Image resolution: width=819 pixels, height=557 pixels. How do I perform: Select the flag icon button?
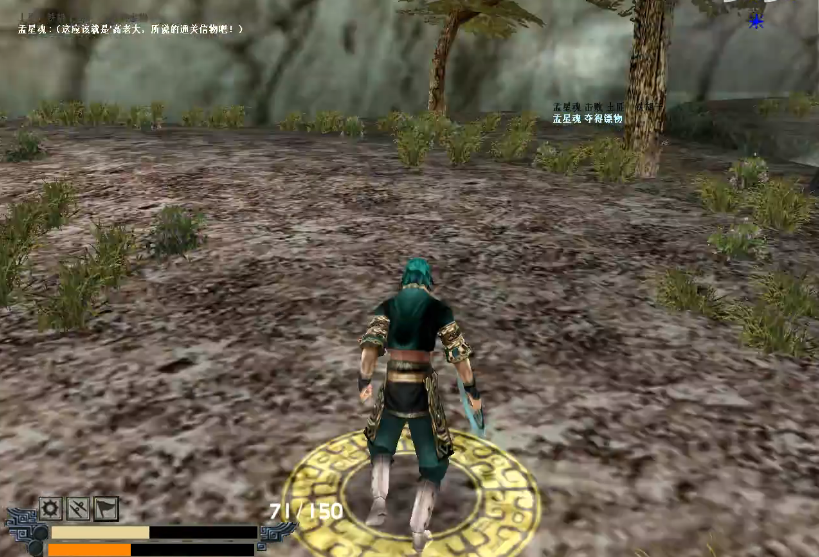106,508
